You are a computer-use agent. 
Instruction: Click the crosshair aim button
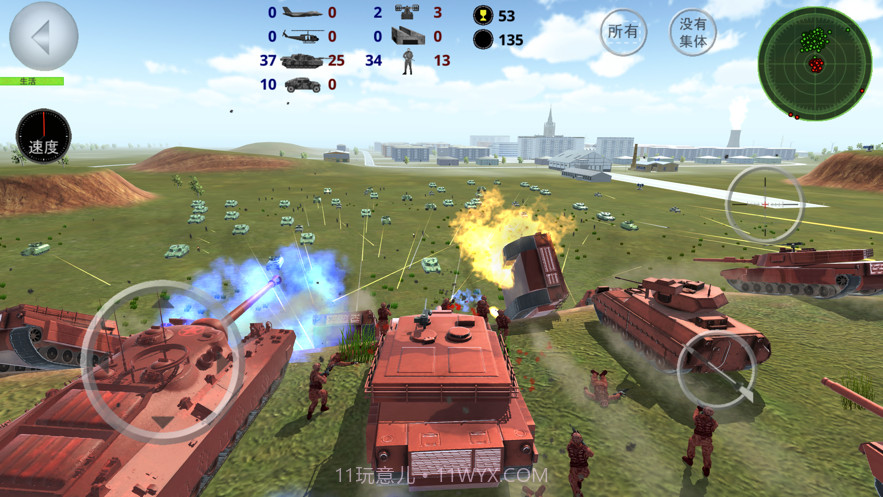pyautogui.click(x=764, y=203)
